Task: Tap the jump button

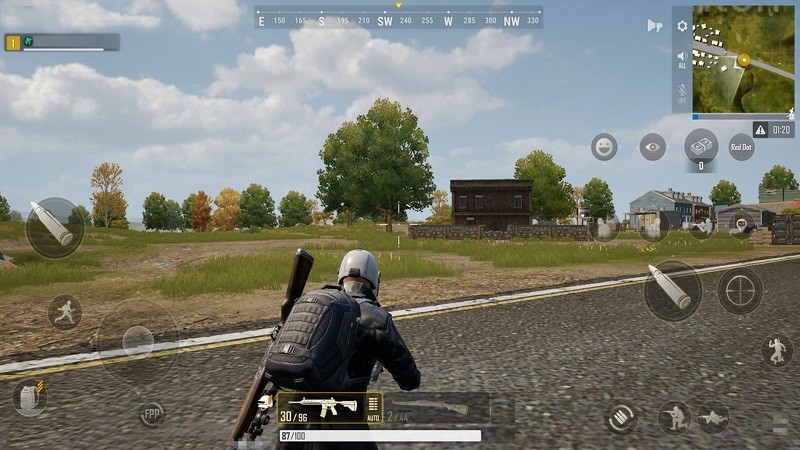Action: pyautogui.click(x=776, y=349)
